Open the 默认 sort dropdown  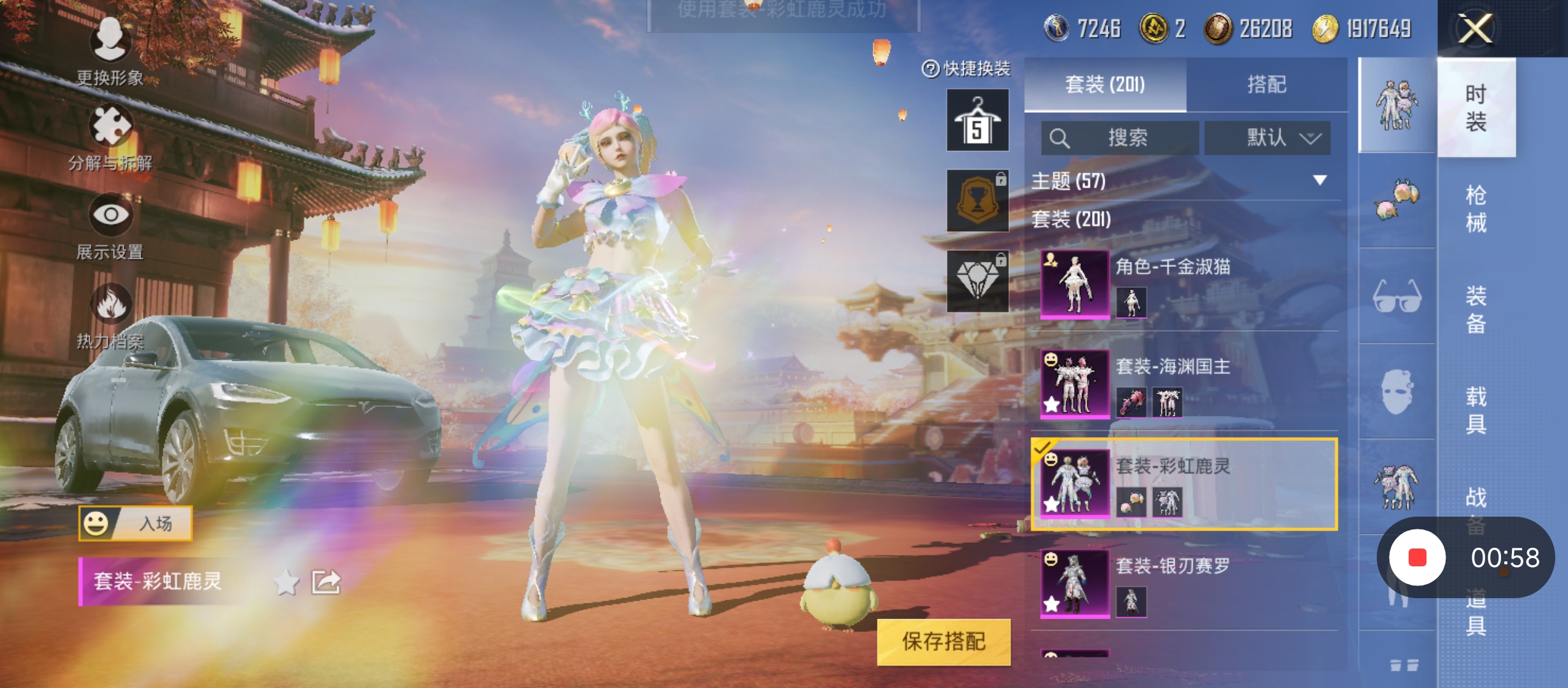[x=1267, y=138]
